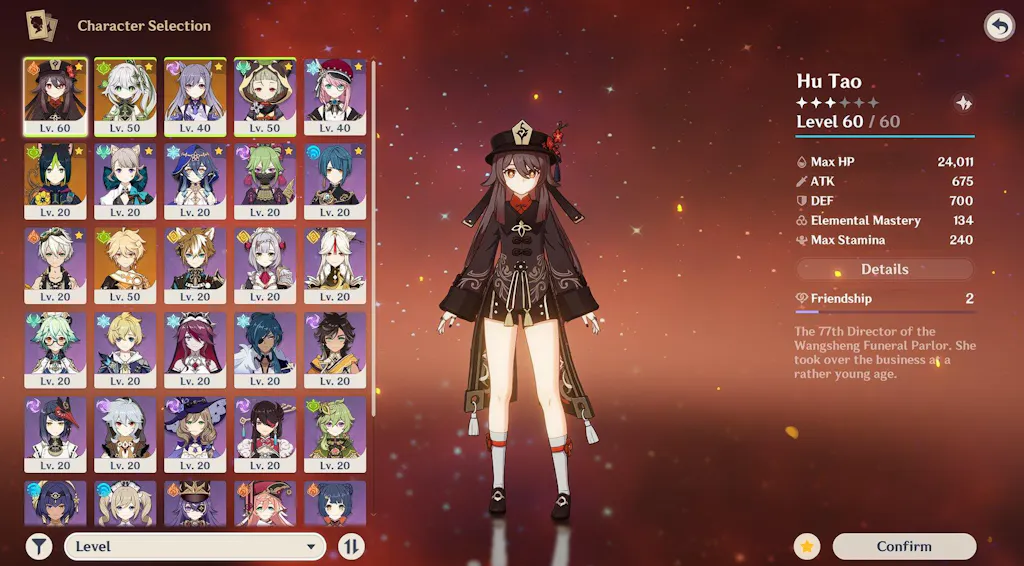Screen dimensions: 1024x566
Task: Open Hu Tao's Details panel
Action: click(884, 269)
